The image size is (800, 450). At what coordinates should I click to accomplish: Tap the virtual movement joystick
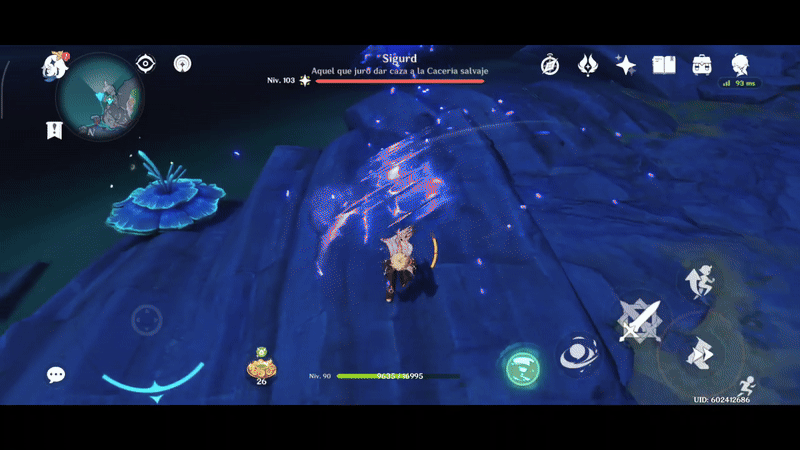click(147, 320)
